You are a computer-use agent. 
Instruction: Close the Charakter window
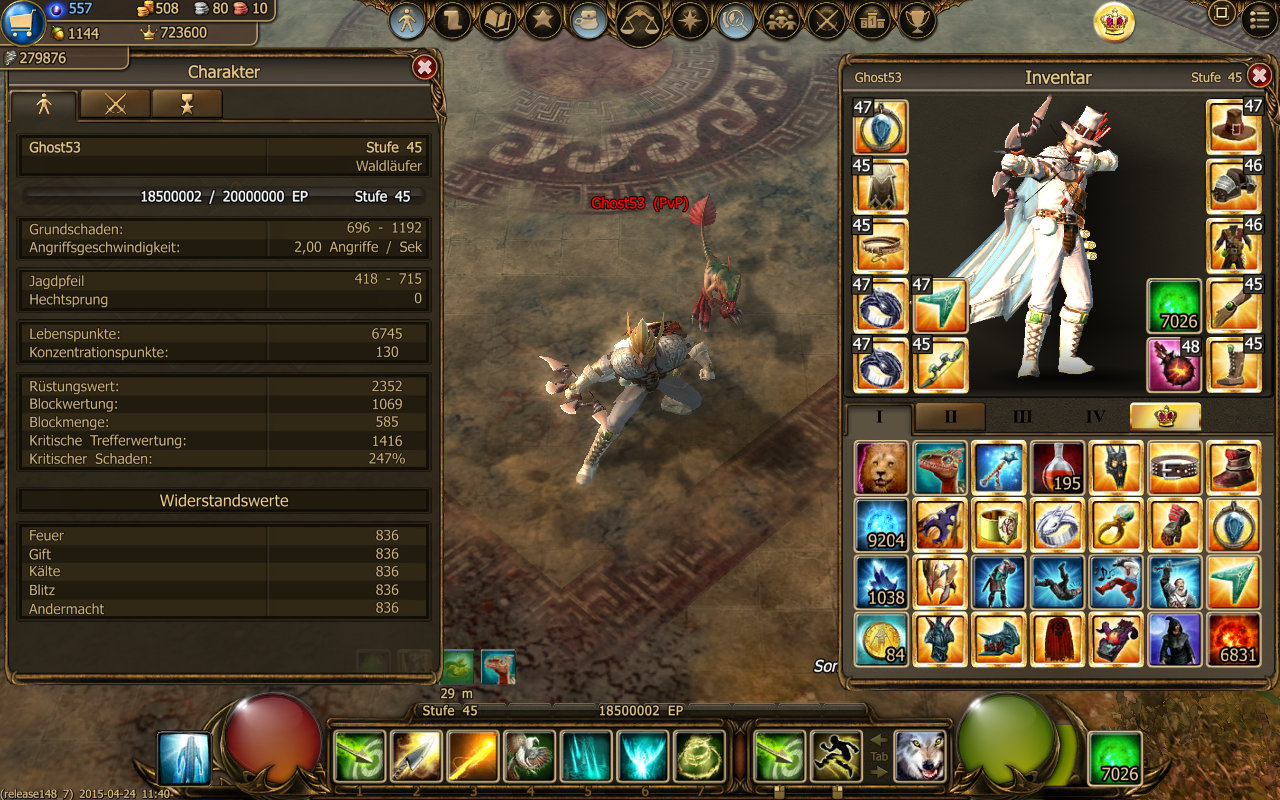424,67
